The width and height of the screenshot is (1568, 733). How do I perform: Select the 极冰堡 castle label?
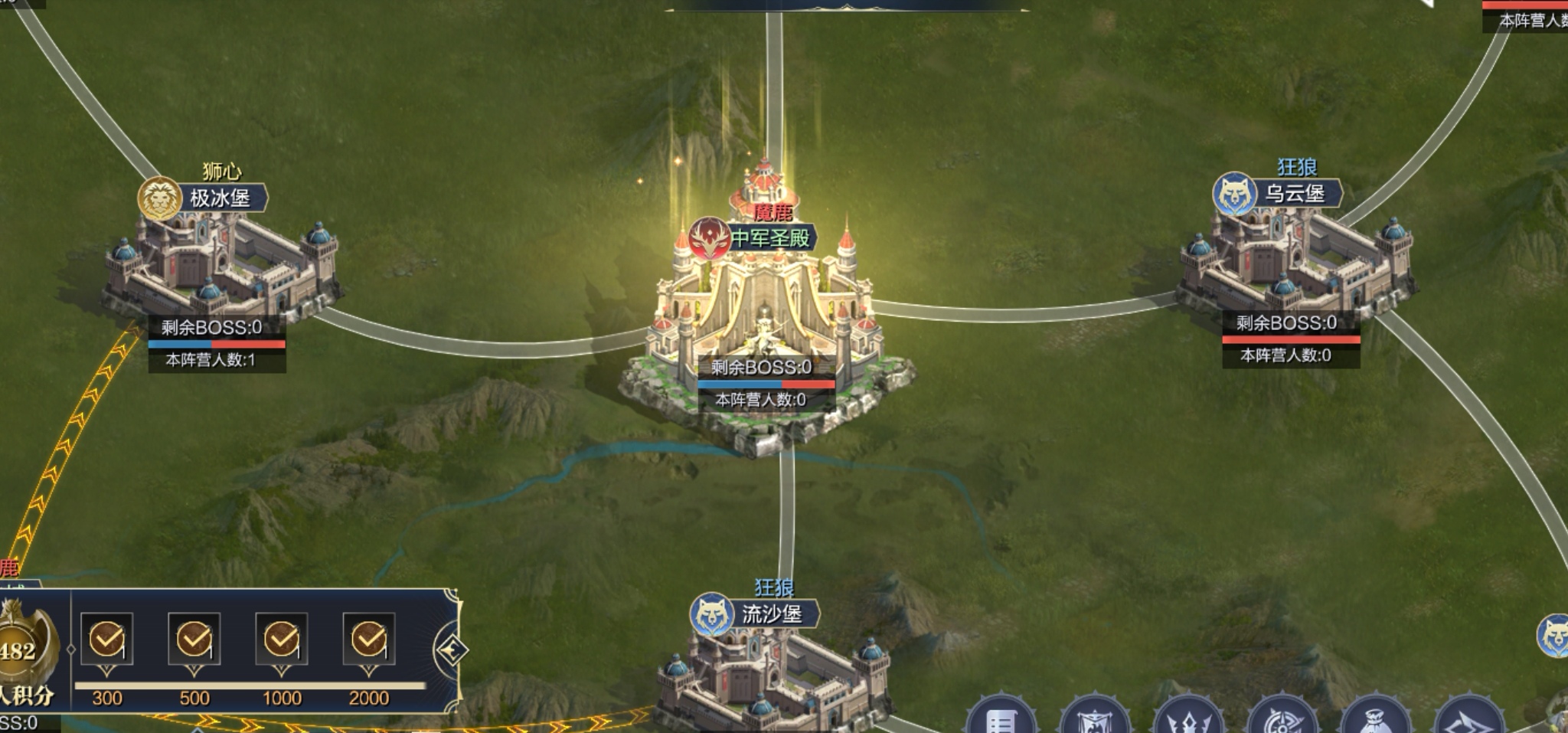click(x=219, y=198)
